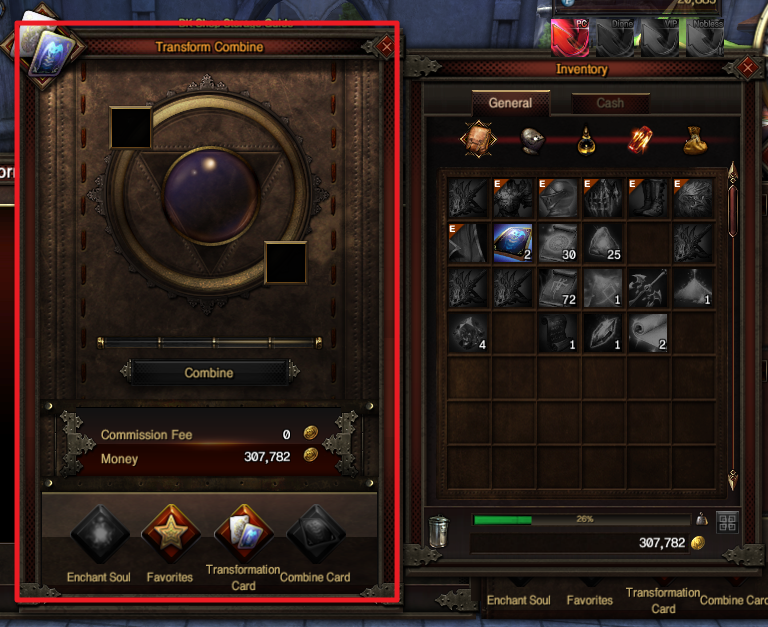Switch to the General inventory tab

coord(510,103)
